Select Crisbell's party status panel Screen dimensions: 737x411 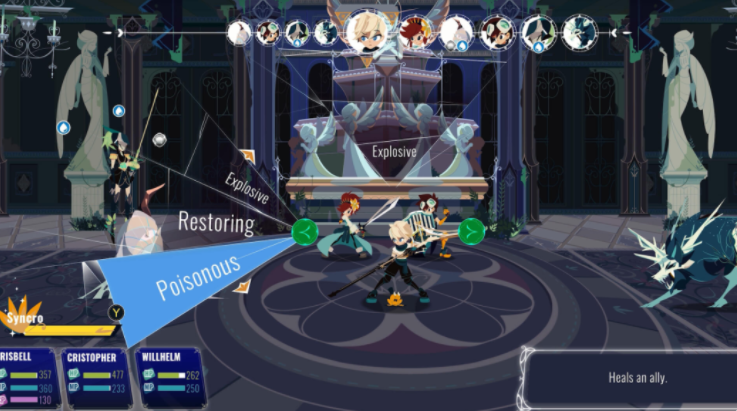pyautogui.click(x=26, y=375)
